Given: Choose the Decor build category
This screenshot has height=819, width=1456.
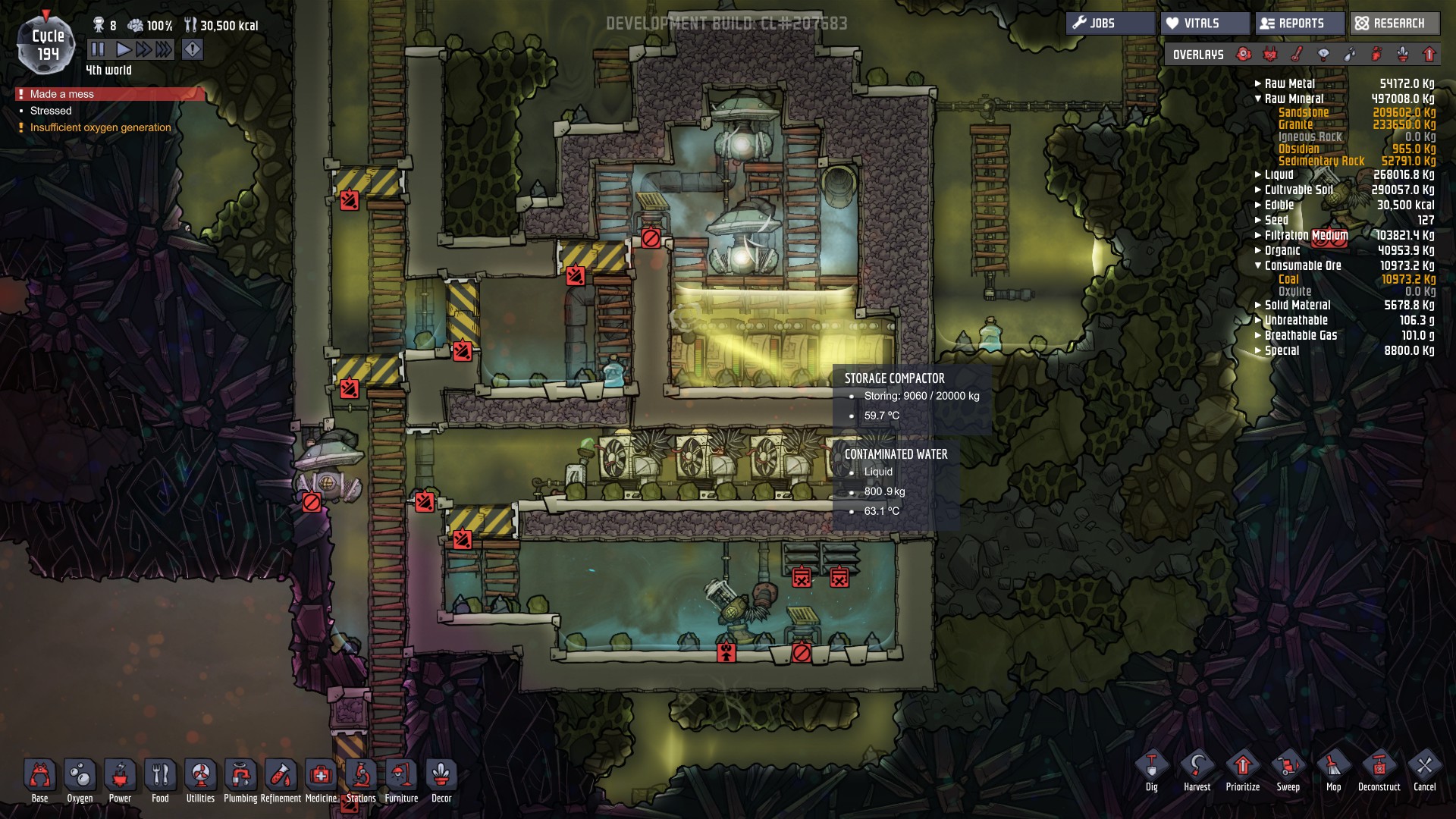Looking at the screenshot, I should point(441,780).
